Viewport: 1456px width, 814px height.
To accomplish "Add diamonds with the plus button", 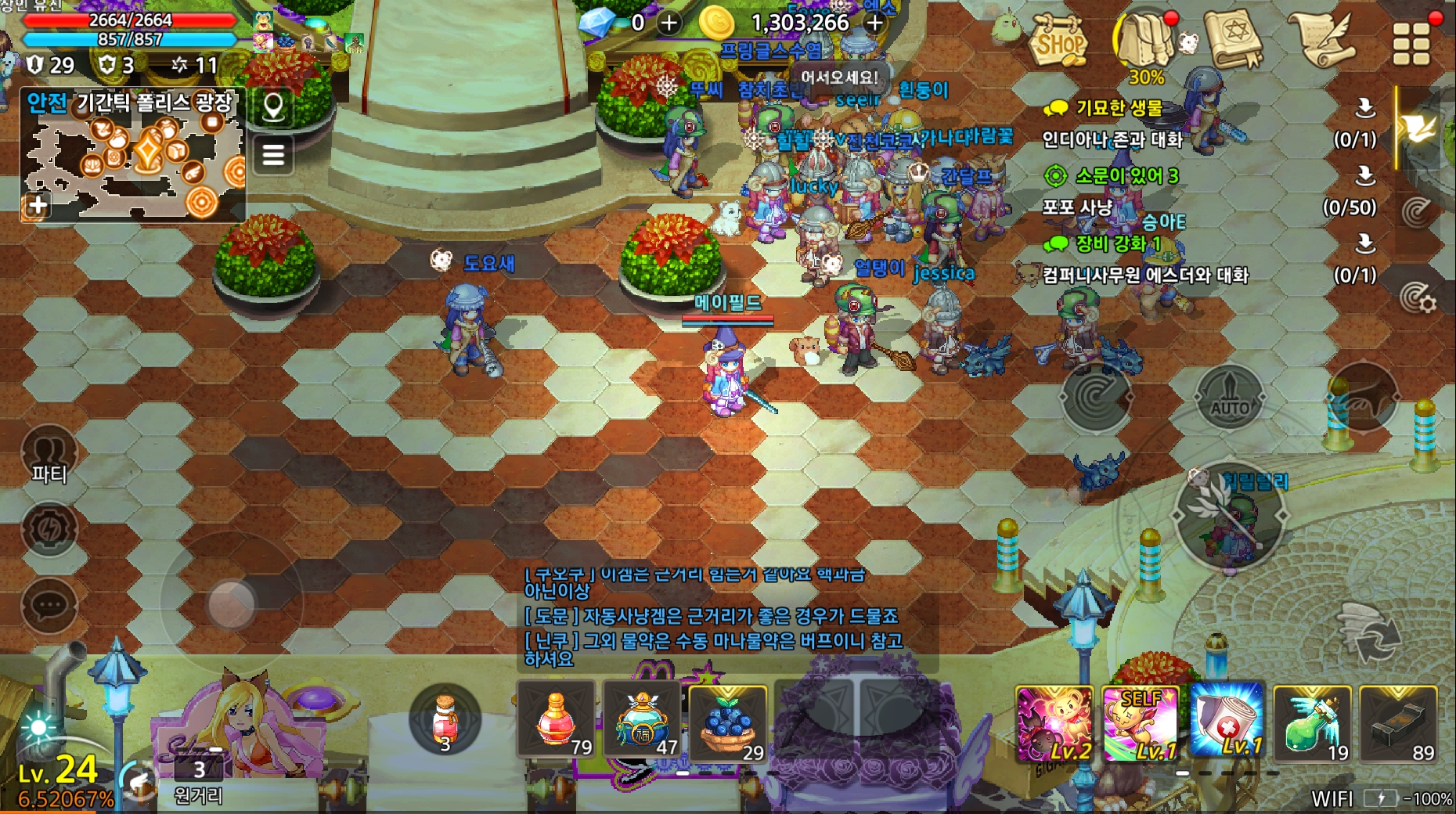I will point(669,23).
